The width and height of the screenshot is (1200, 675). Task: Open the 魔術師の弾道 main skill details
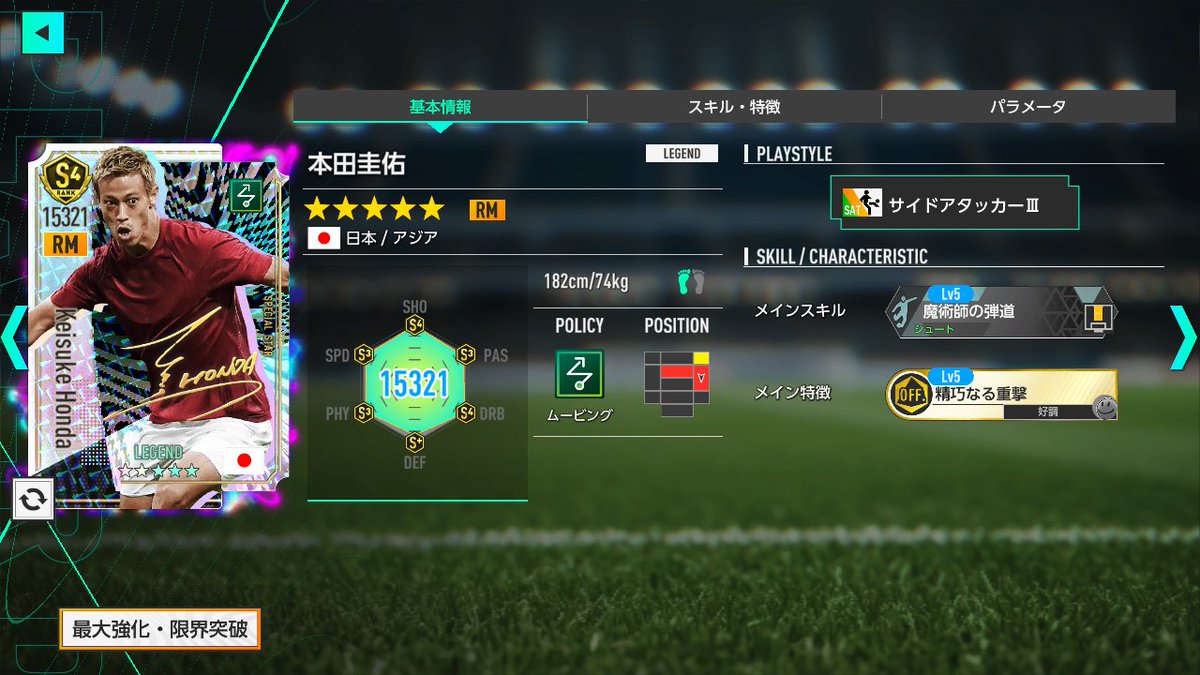[x=1002, y=312]
